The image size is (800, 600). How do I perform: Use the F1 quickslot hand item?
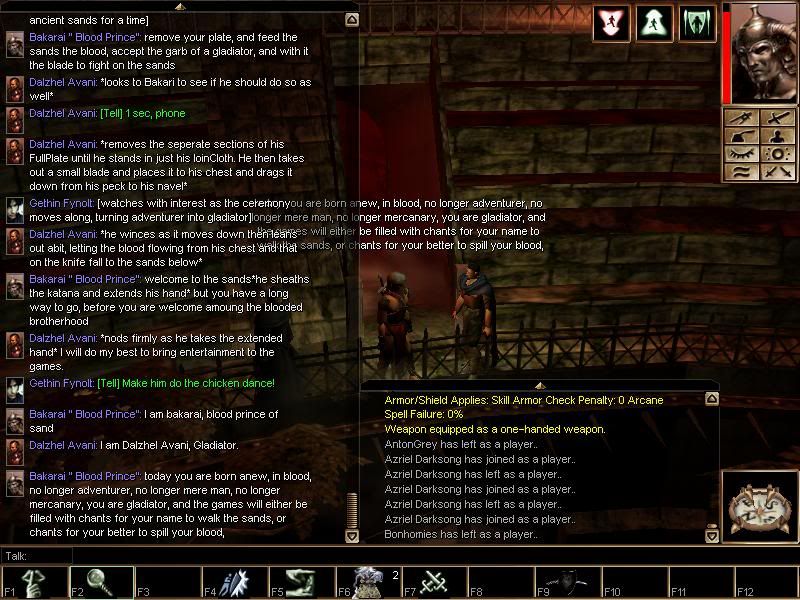33,581
